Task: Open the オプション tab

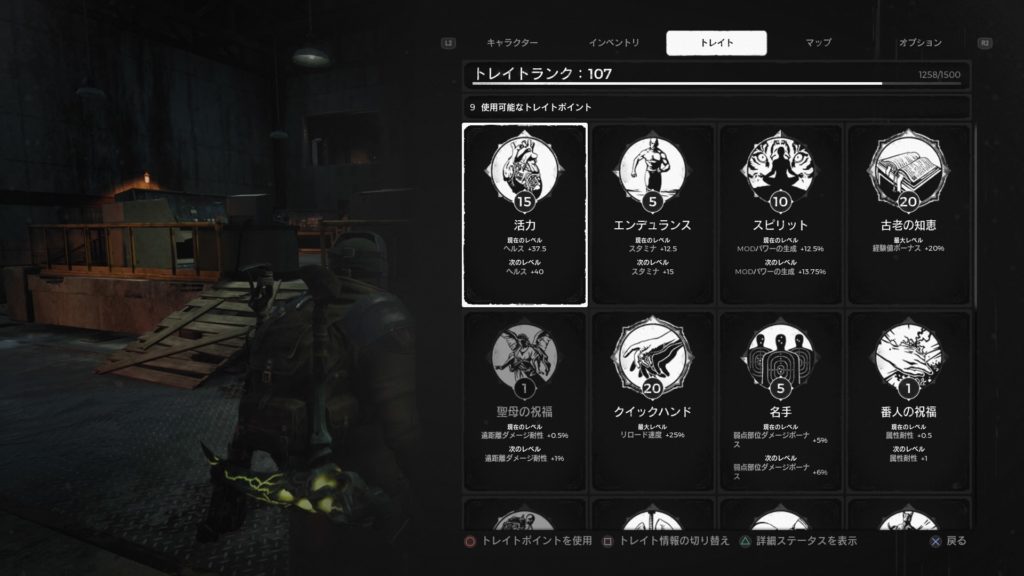Action: (920, 43)
